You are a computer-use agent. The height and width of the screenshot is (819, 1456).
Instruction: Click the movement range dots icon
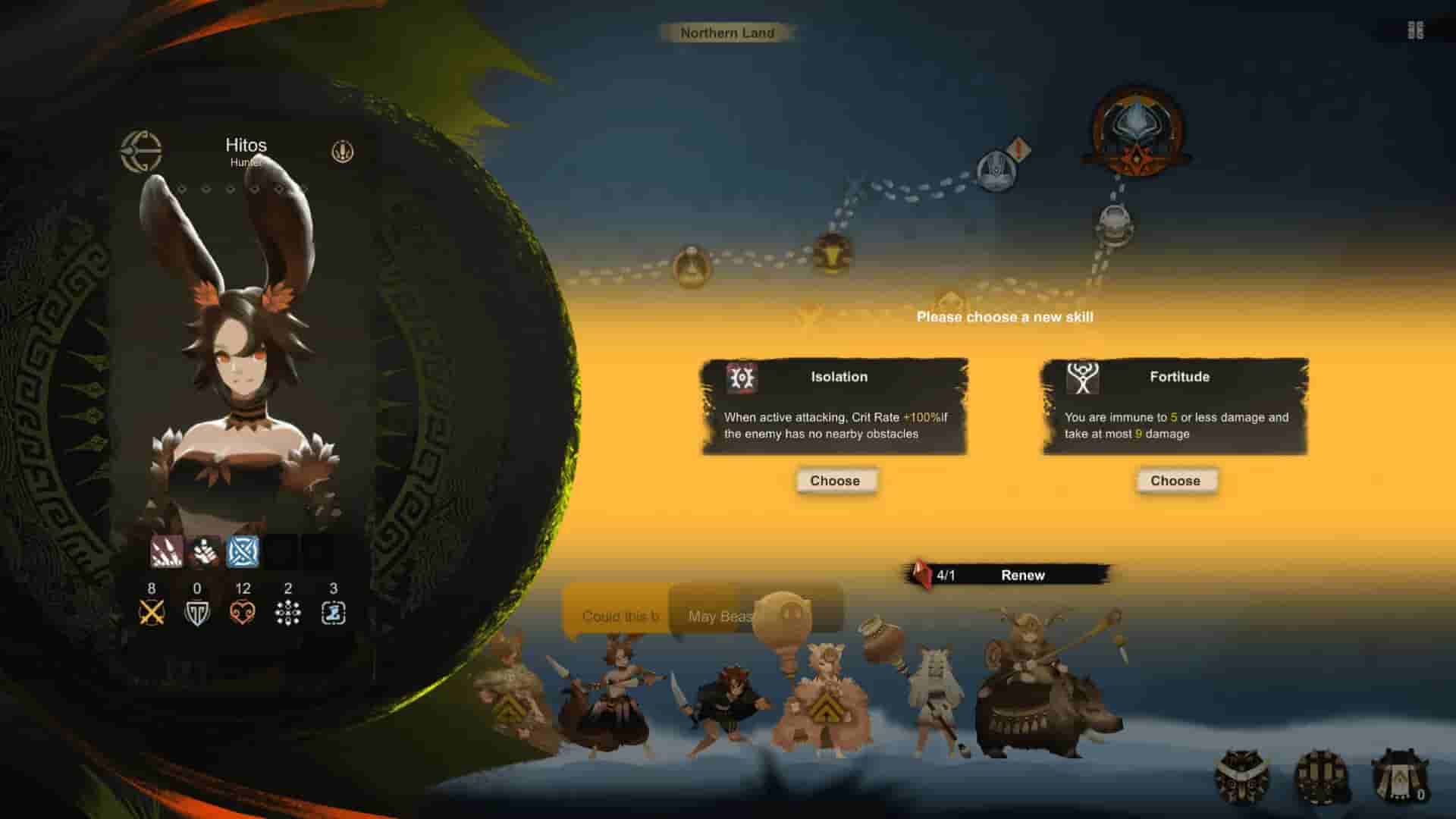[288, 613]
